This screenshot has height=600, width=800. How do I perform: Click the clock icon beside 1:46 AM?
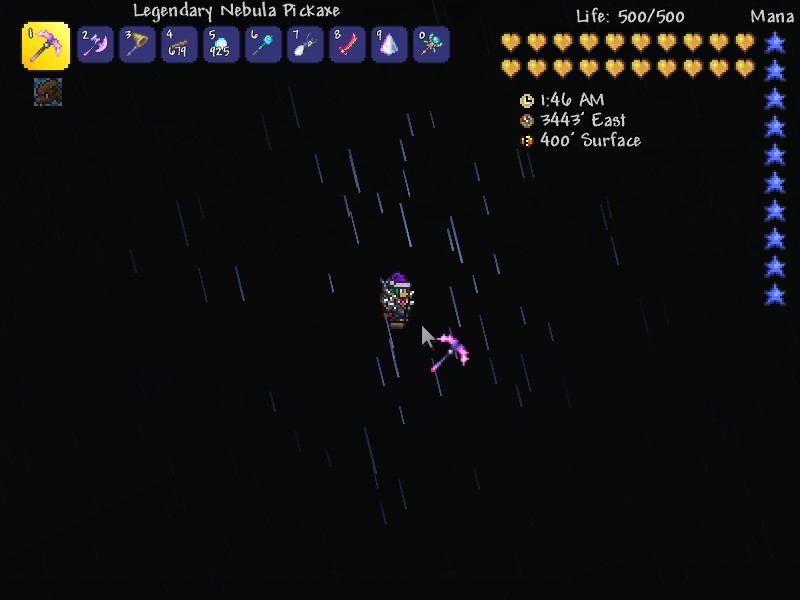(x=527, y=101)
